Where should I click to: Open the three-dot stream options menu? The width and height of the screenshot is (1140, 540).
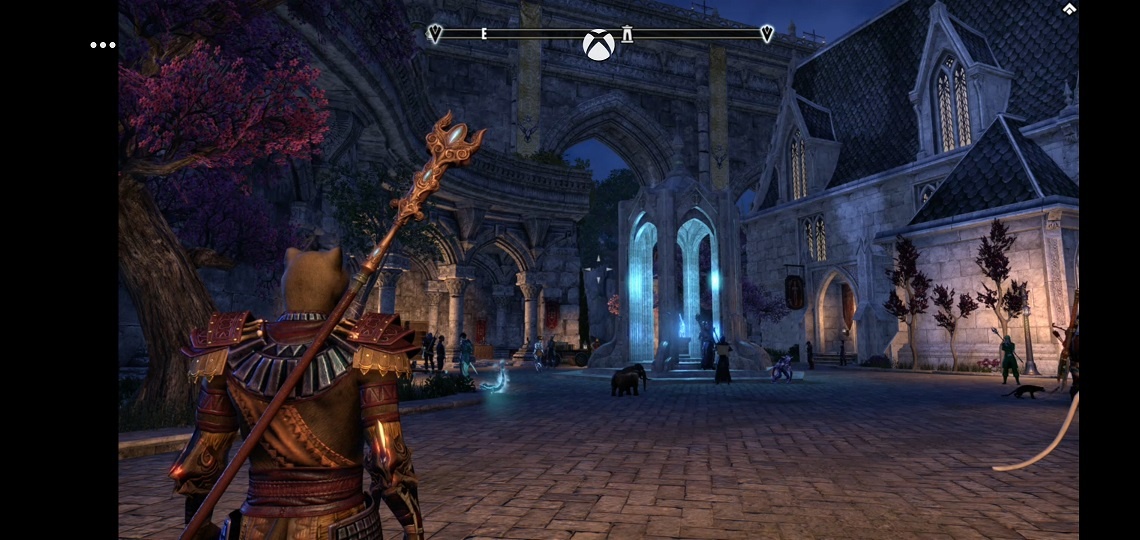103,45
